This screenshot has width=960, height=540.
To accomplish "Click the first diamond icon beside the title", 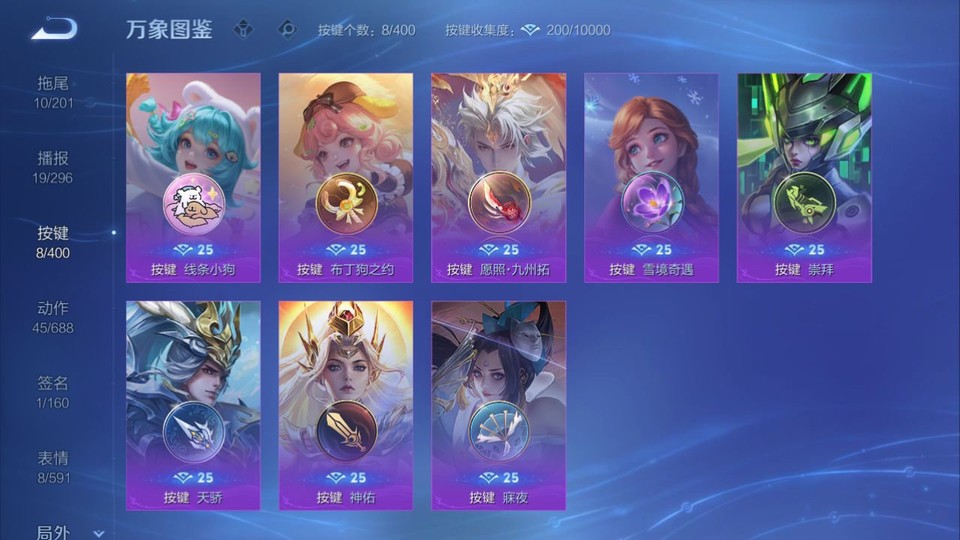I will click(243, 30).
